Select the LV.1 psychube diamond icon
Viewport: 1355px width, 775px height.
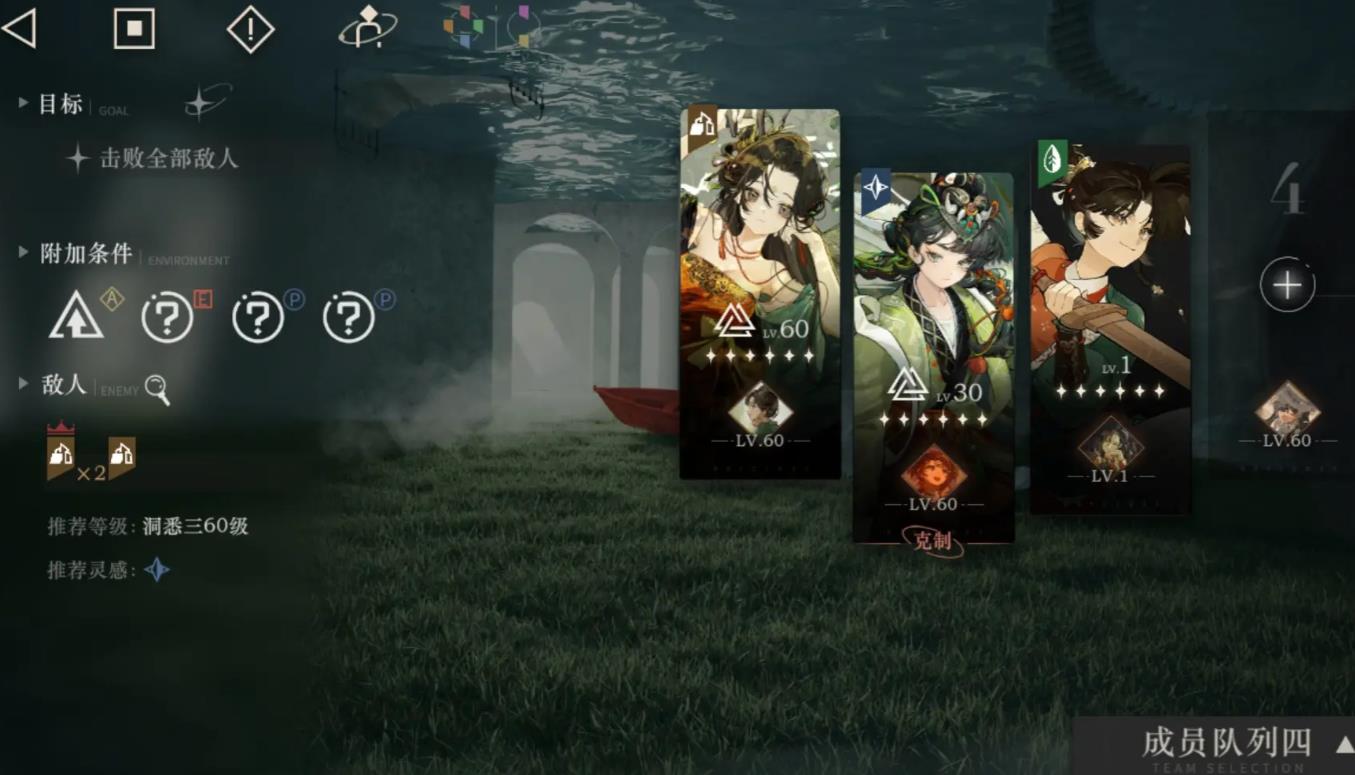pyautogui.click(x=1110, y=442)
